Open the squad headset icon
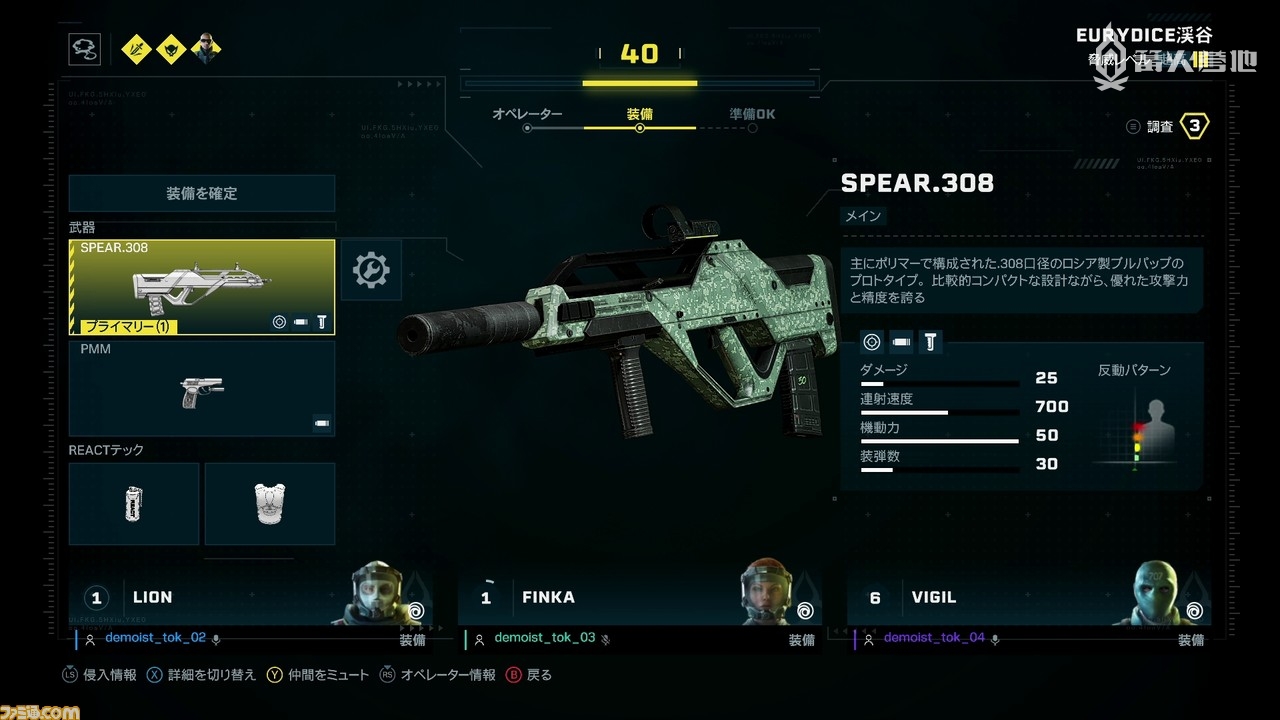The height and width of the screenshot is (720, 1280). [84, 49]
